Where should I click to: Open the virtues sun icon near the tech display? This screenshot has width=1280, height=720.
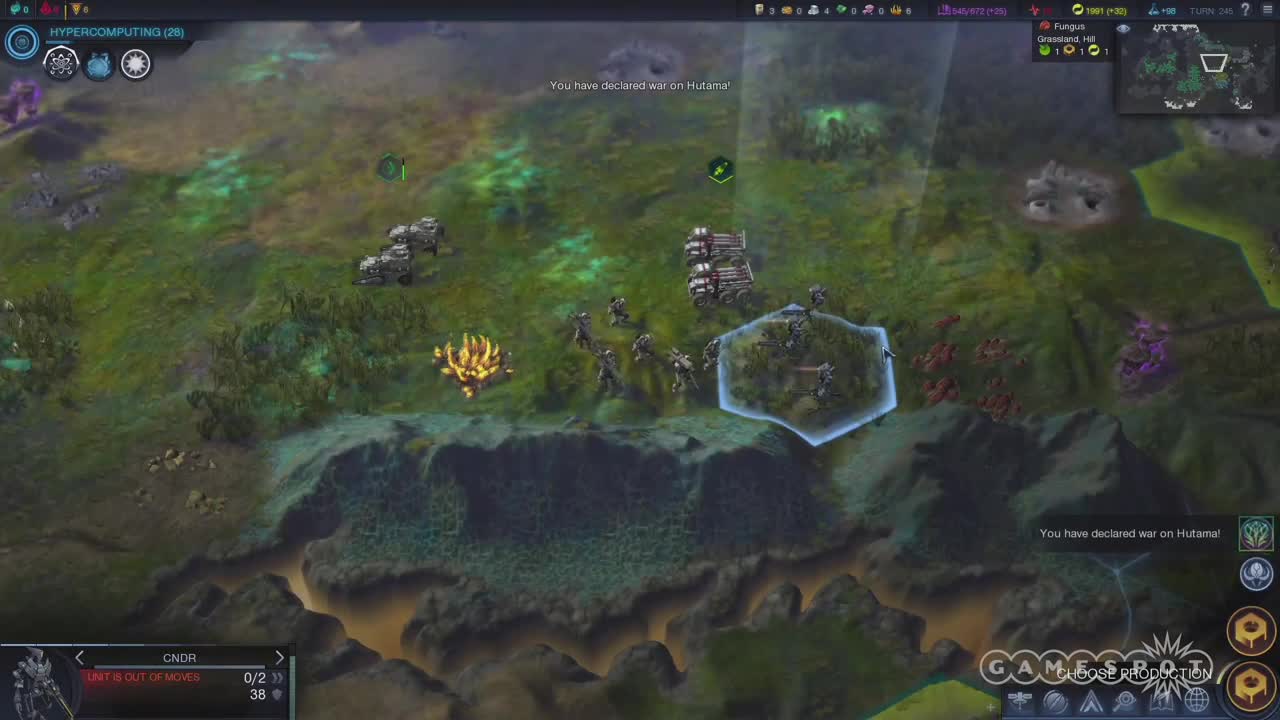[136, 63]
